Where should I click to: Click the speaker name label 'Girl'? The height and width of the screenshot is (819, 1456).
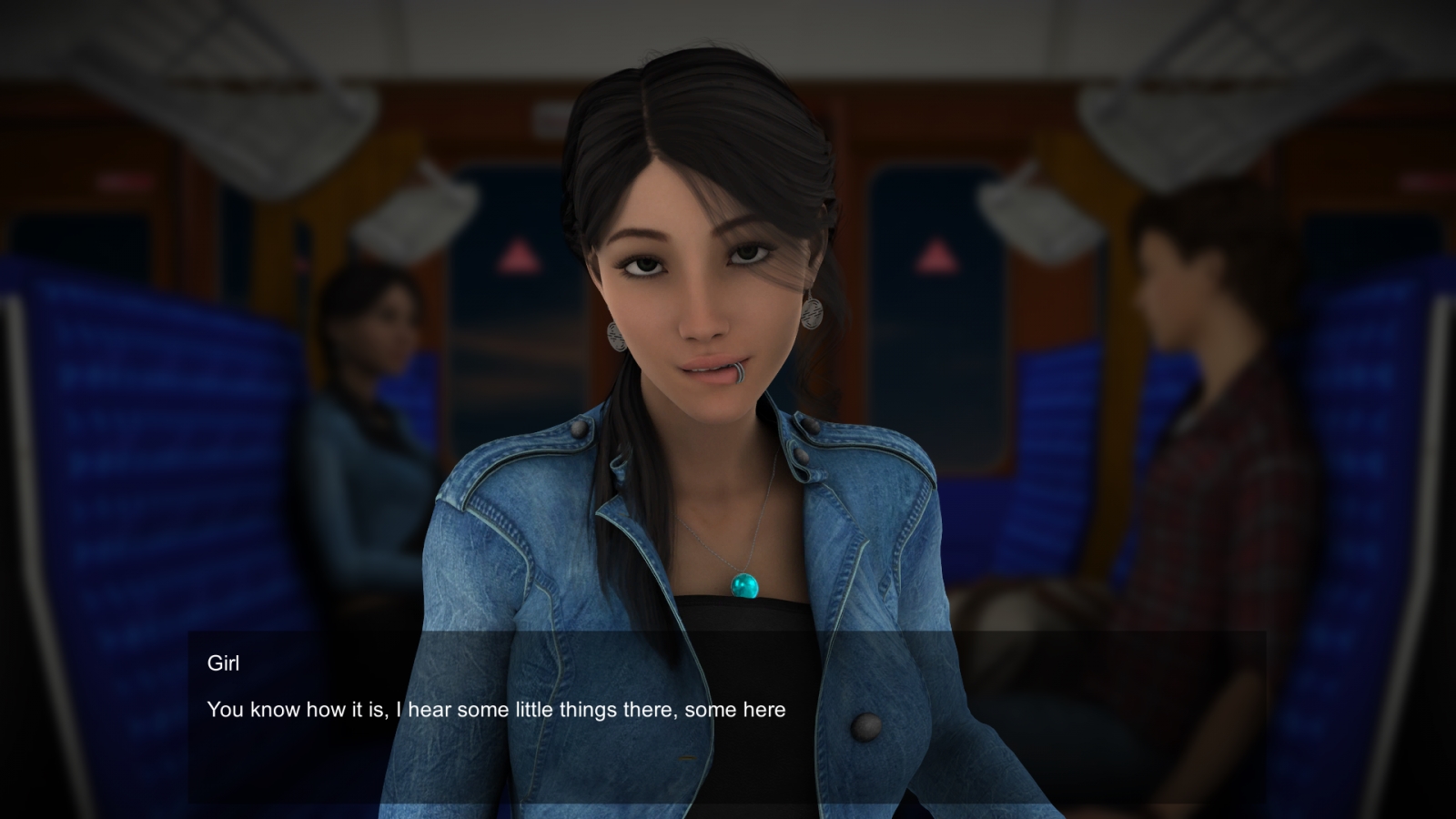[224, 663]
